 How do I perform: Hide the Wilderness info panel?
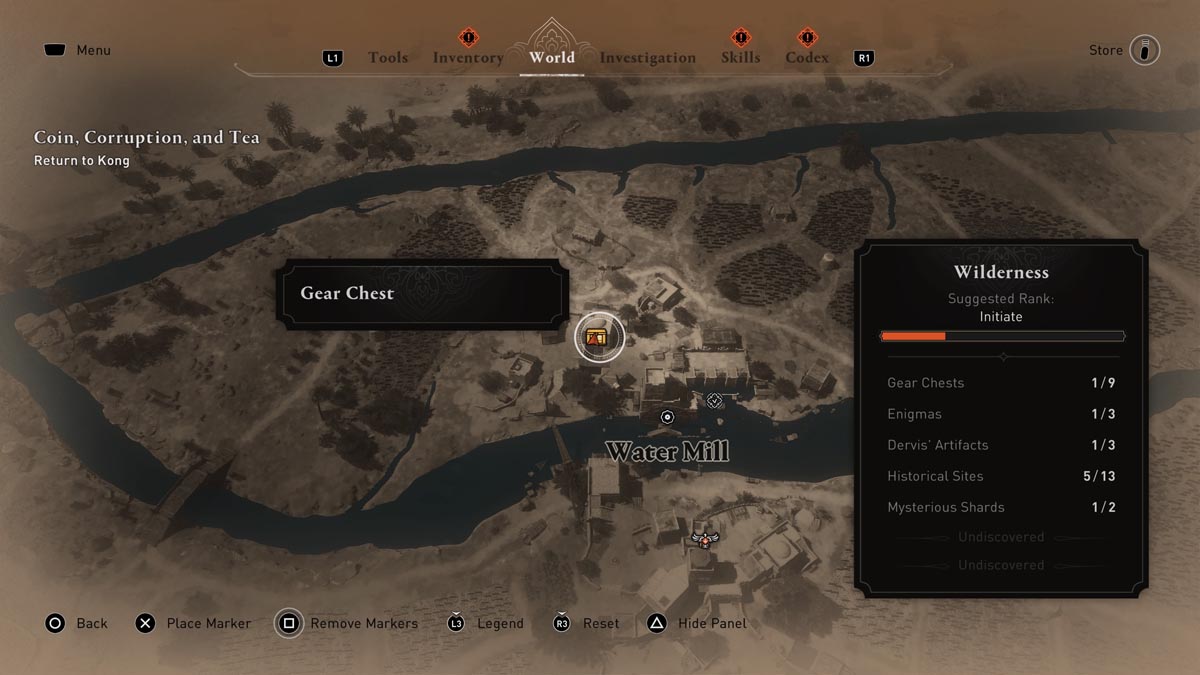[x=696, y=623]
